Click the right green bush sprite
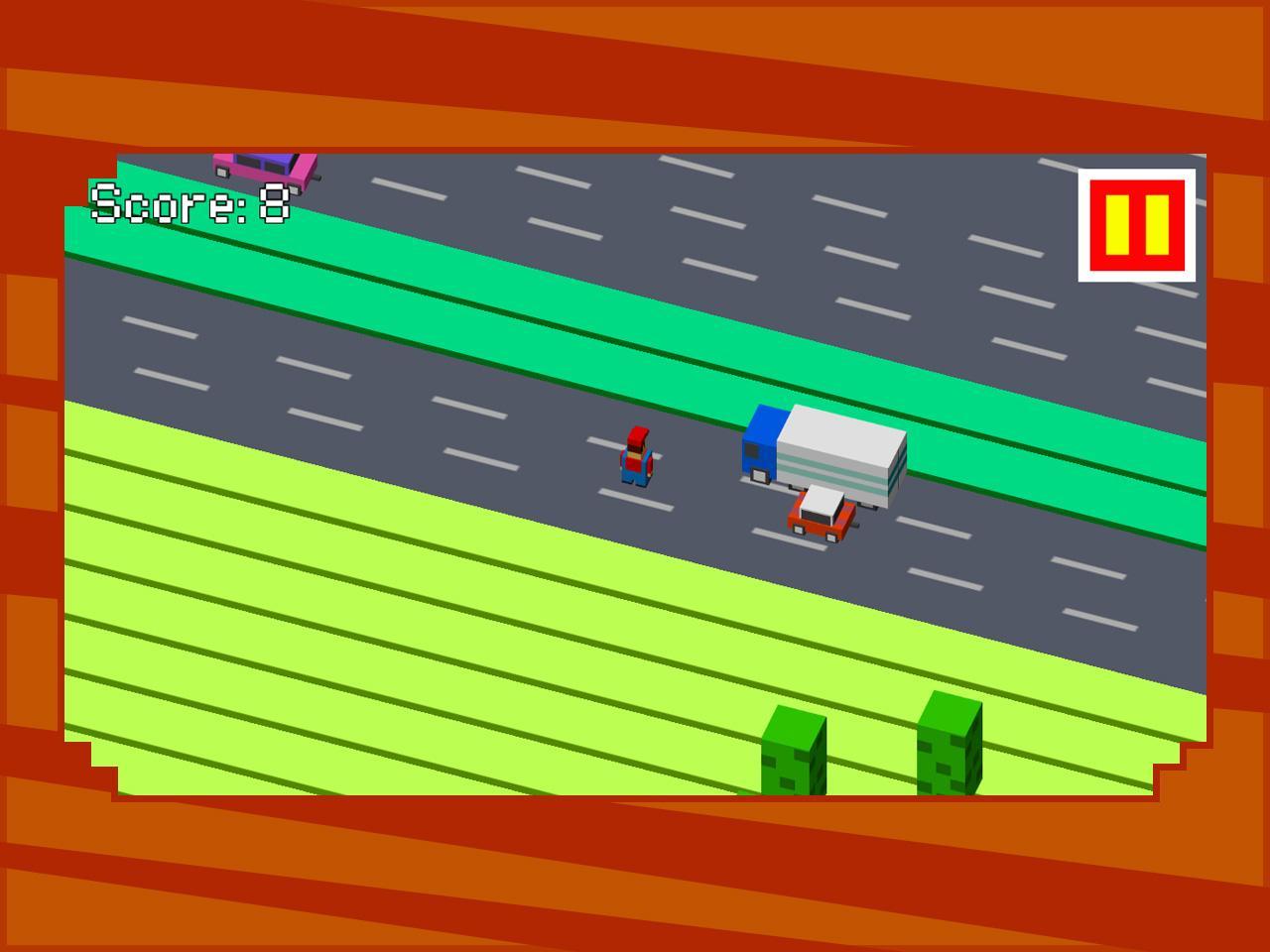Image resolution: width=1270 pixels, height=952 pixels. click(950, 744)
